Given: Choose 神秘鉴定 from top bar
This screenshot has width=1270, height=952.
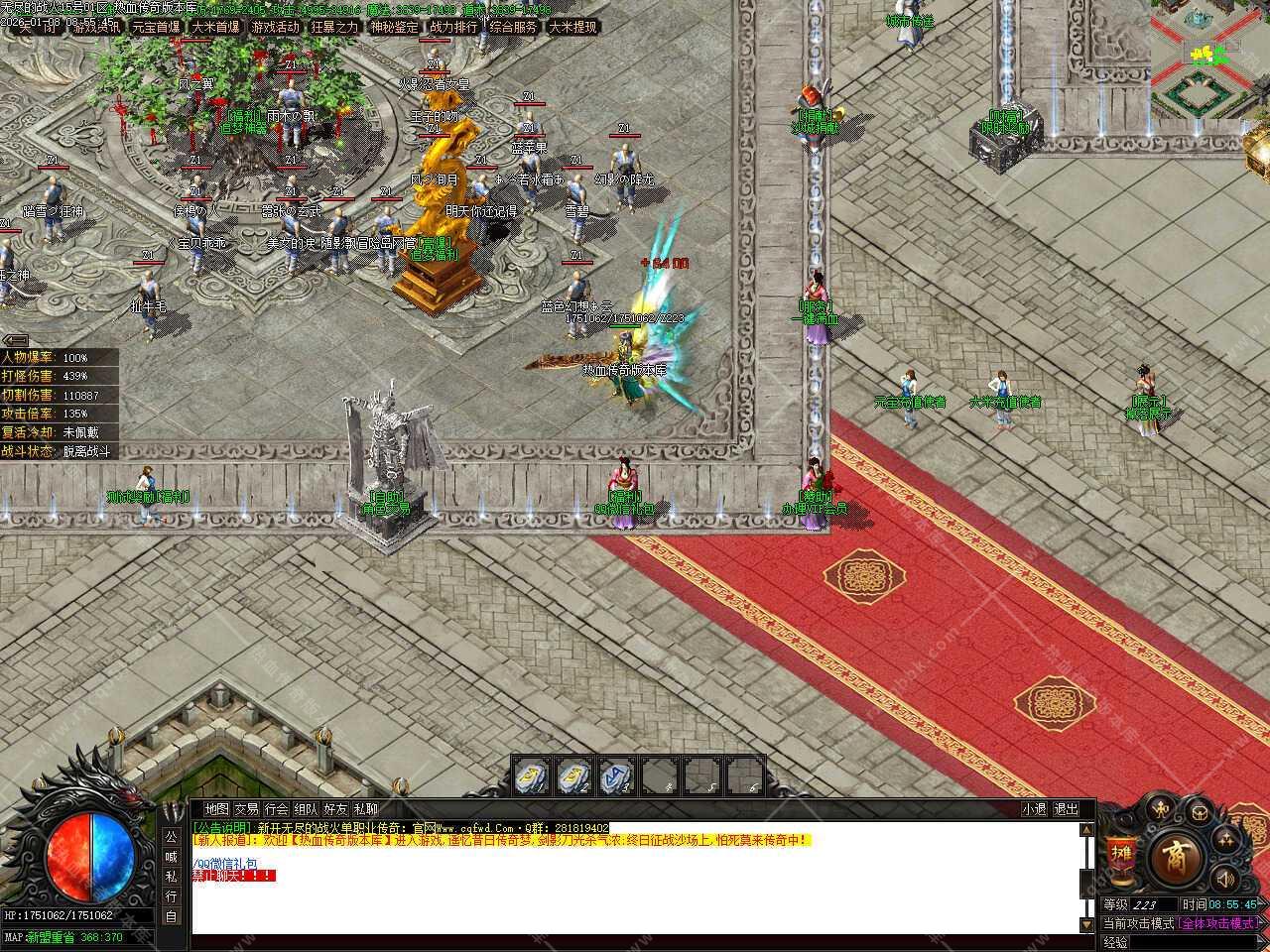Looking at the screenshot, I should pyautogui.click(x=394, y=27).
